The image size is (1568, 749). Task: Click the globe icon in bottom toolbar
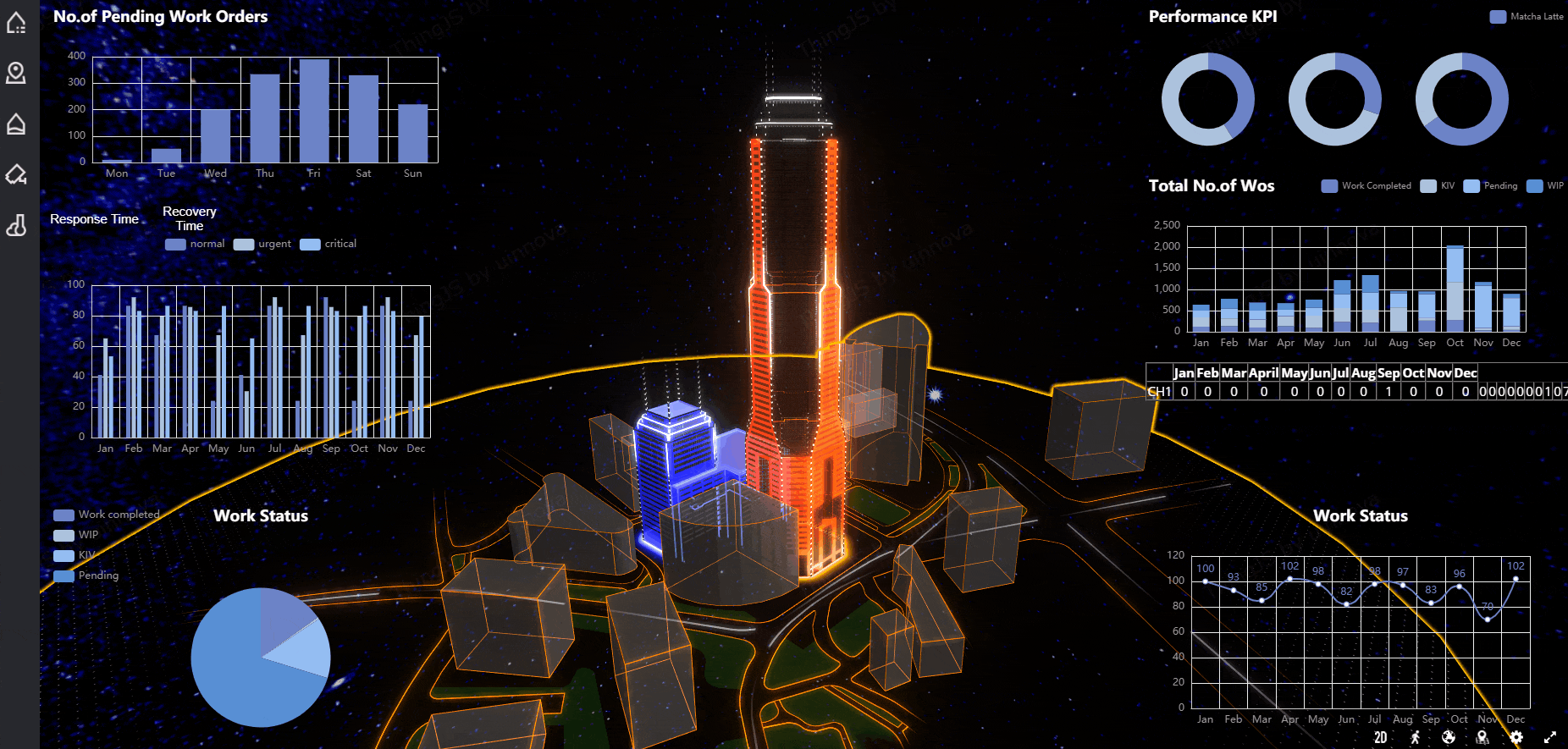click(1449, 737)
